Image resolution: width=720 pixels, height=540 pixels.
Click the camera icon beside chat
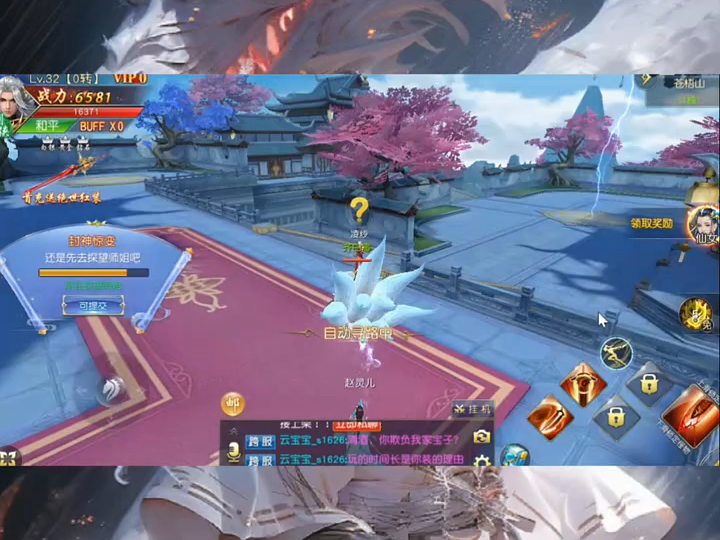[x=482, y=437]
